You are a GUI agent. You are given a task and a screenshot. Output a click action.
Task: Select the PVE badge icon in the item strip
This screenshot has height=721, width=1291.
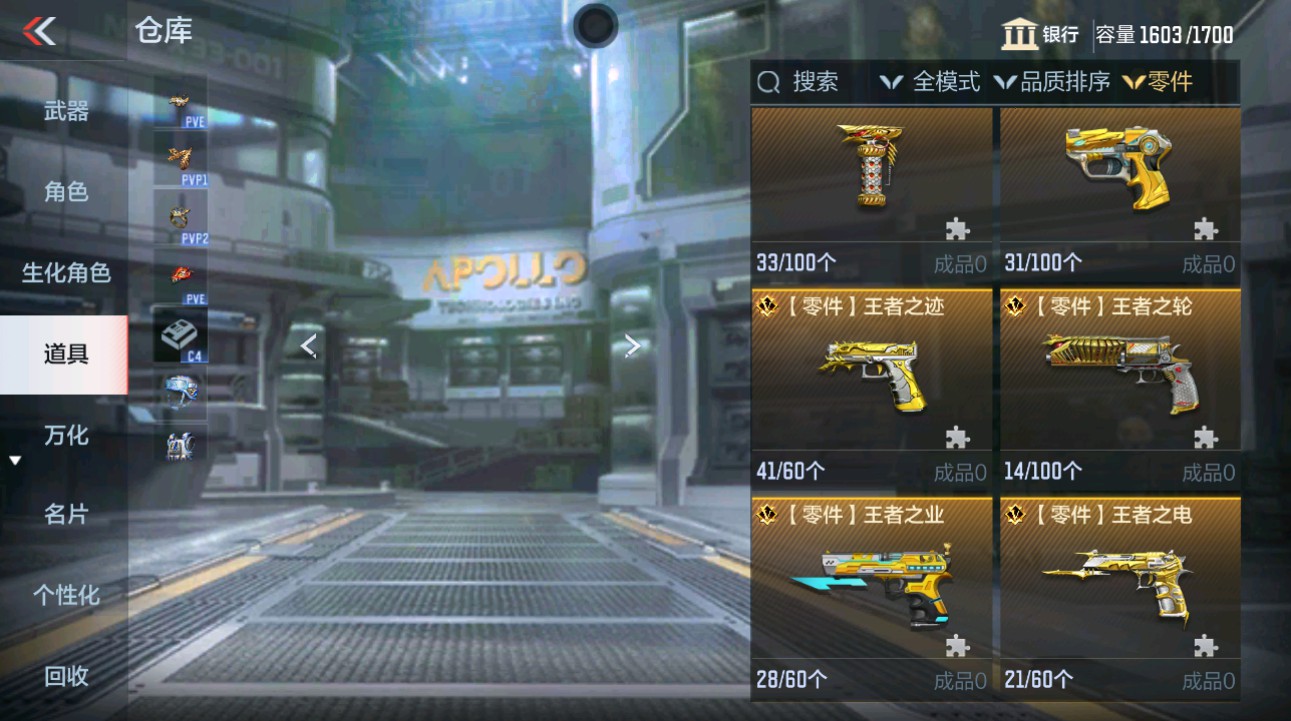pyautogui.click(x=178, y=106)
